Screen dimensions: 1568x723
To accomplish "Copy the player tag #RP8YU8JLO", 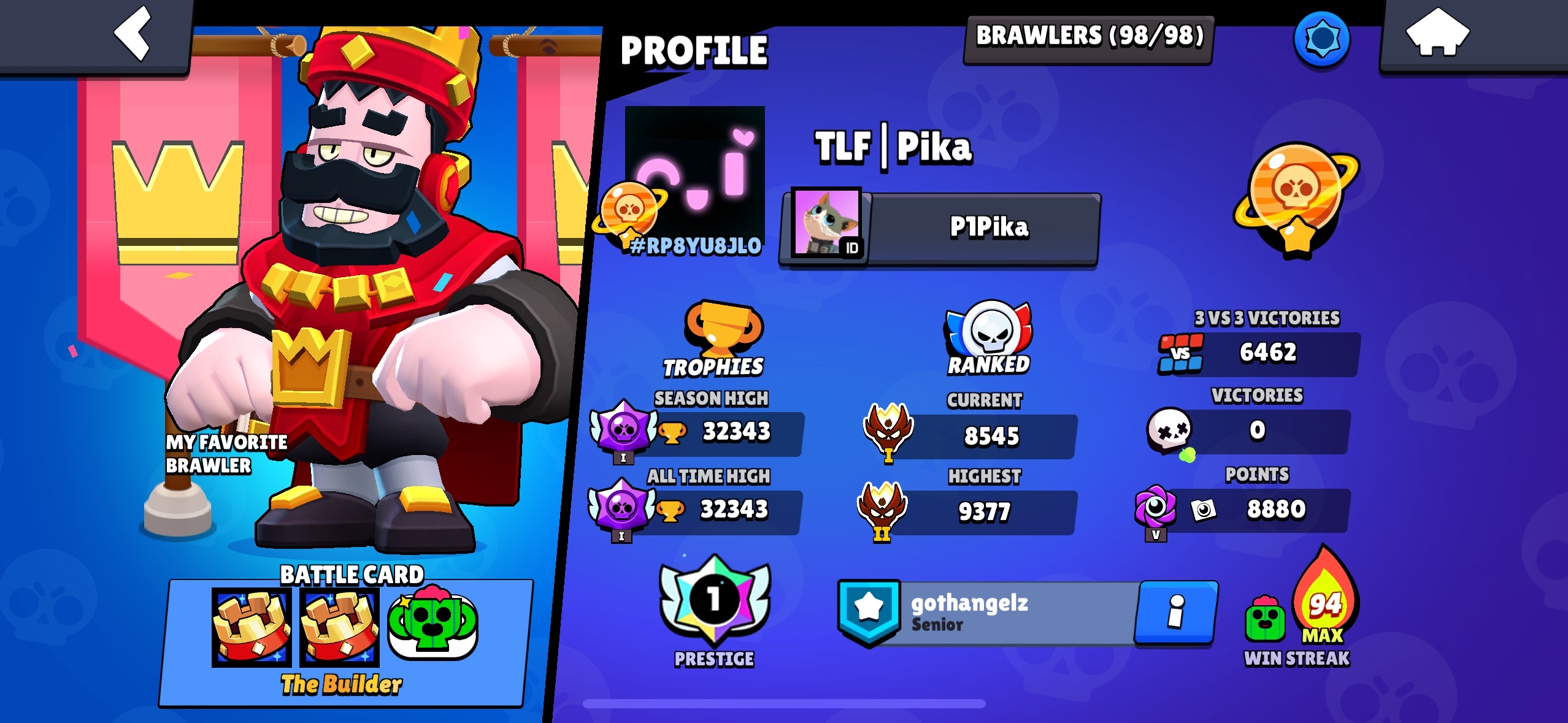I will click(696, 246).
